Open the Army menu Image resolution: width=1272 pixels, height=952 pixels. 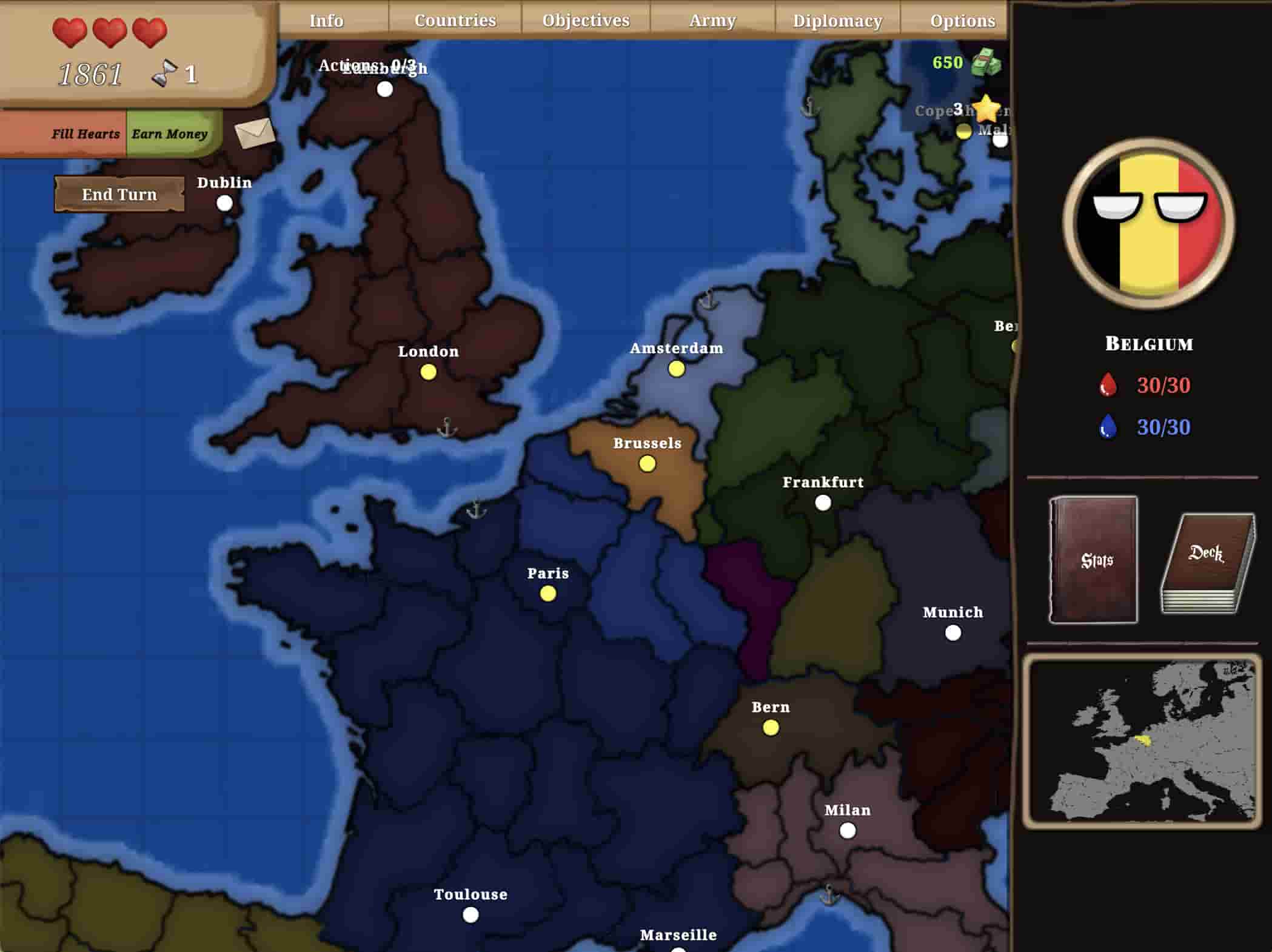point(712,21)
